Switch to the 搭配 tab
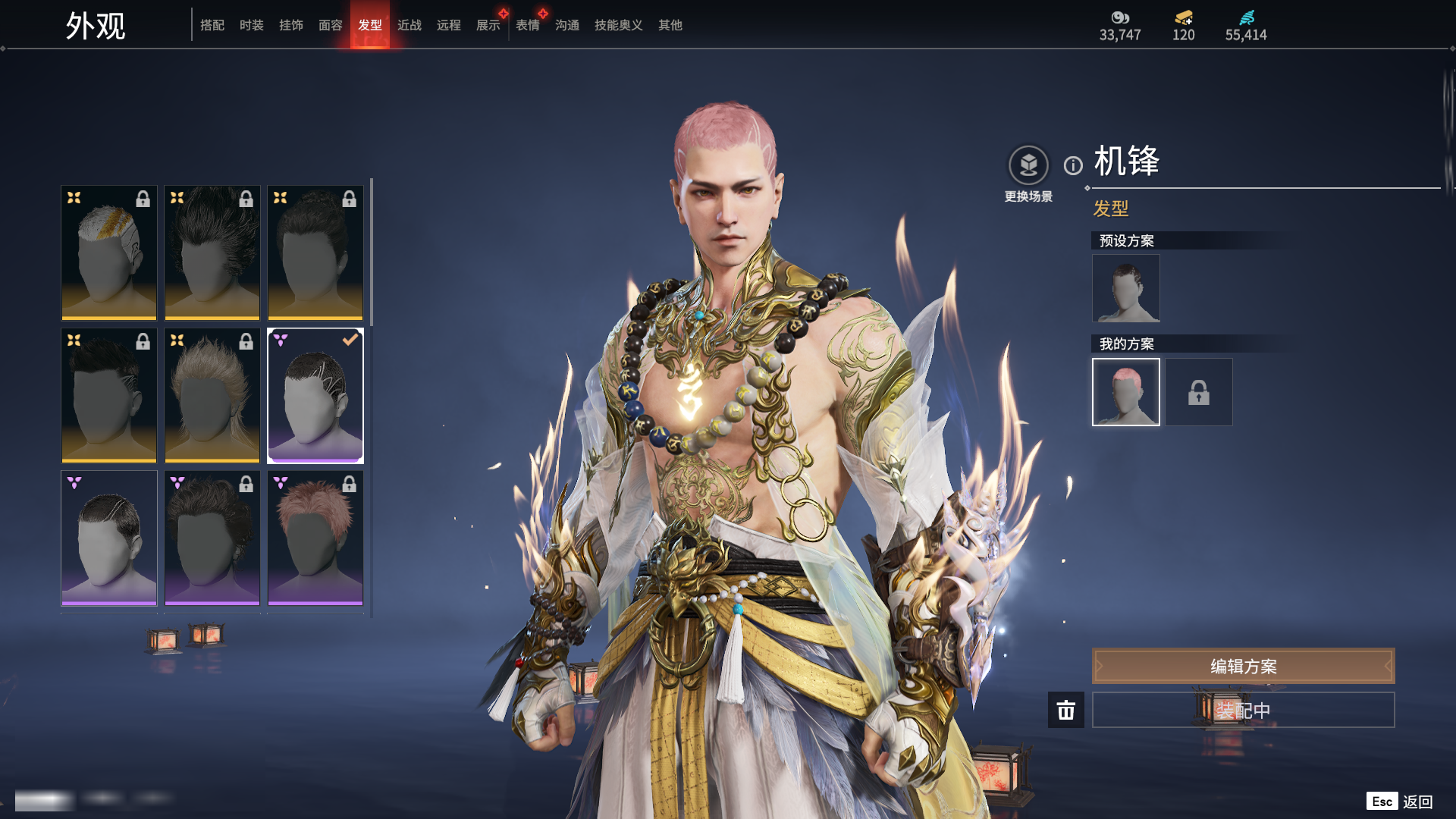 212,25
